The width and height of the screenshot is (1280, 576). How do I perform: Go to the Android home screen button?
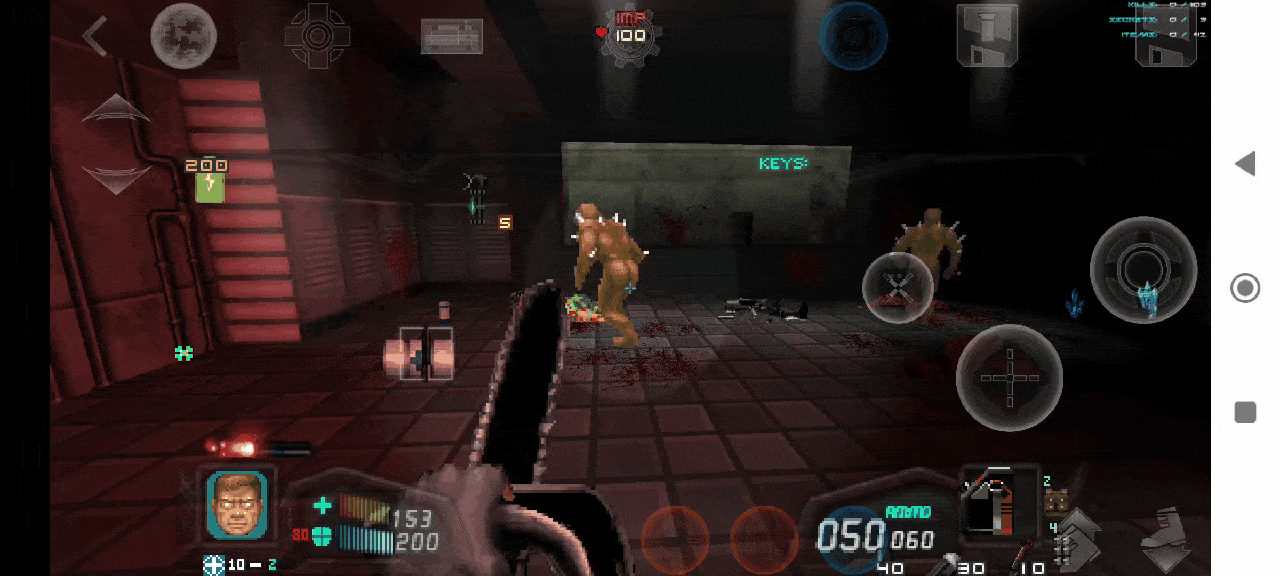pyautogui.click(x=1245, y=289)
